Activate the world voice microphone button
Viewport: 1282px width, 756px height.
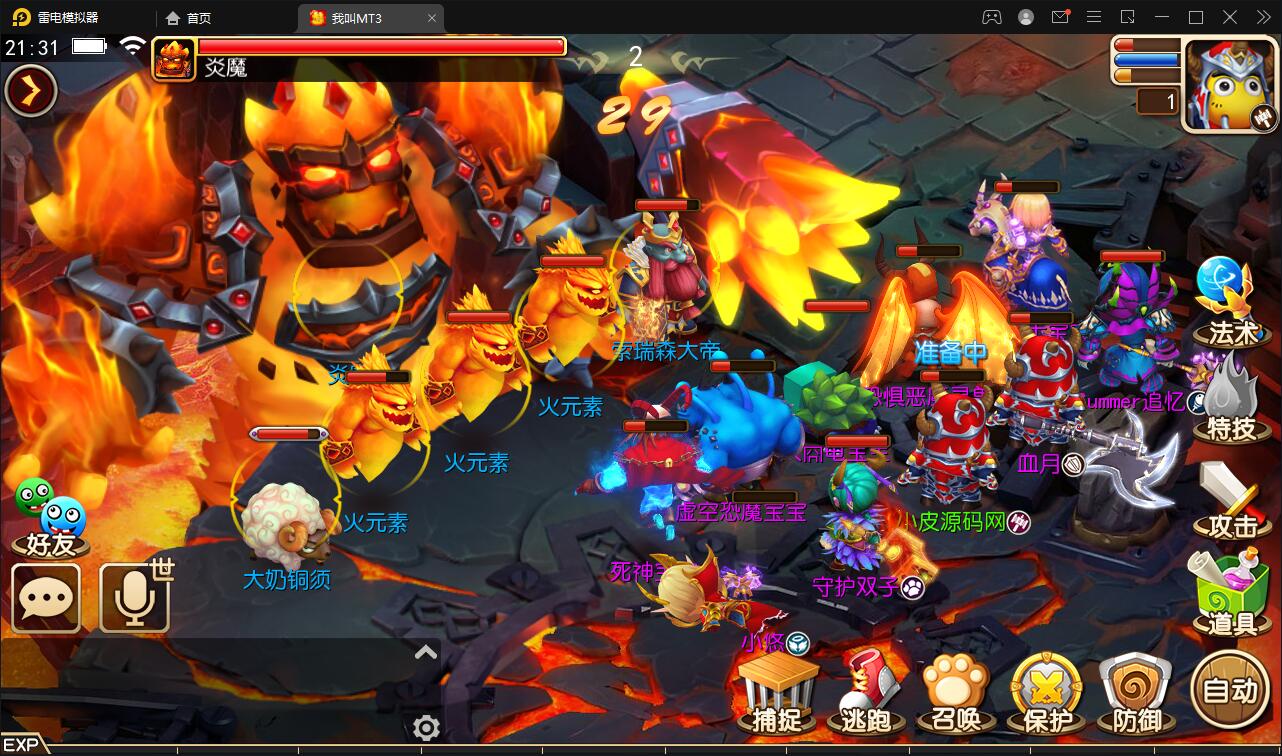pyautogui.click(x=134, y=598)
